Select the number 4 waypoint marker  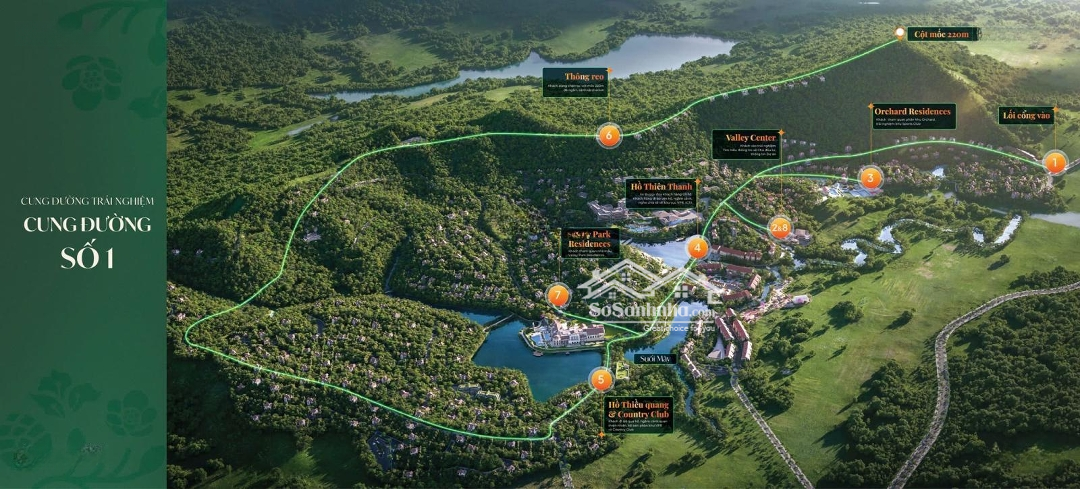[x=698, y=248]
